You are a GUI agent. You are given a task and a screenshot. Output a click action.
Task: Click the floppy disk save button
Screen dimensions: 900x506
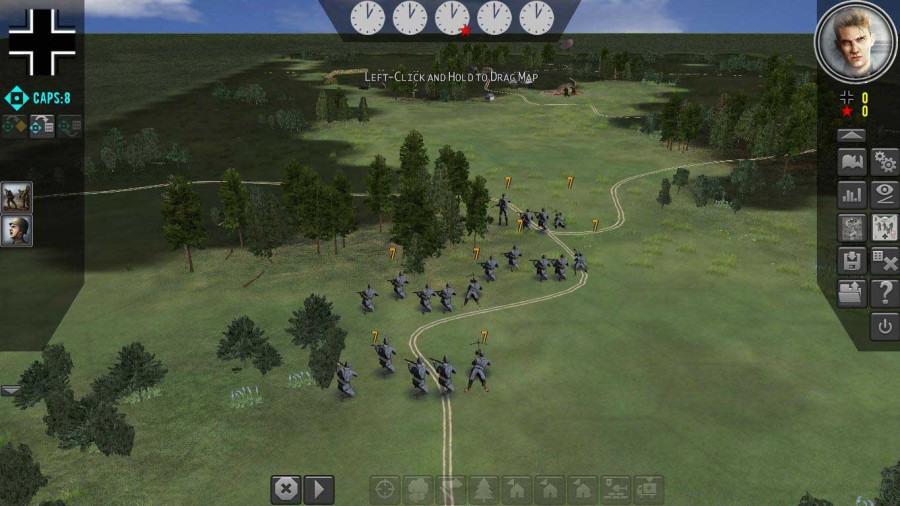[851, 261]
